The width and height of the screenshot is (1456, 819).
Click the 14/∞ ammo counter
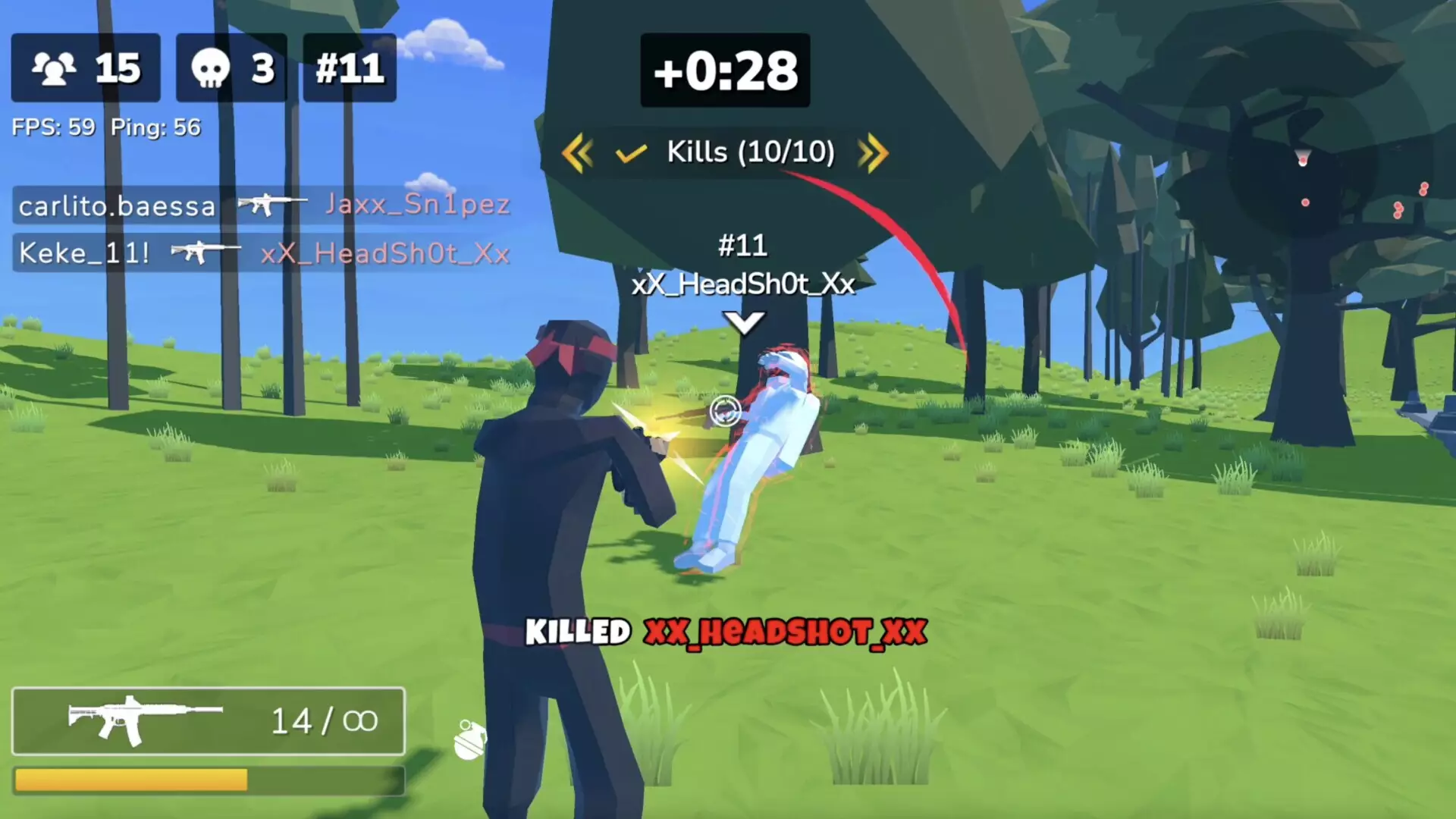click(325, 720)
